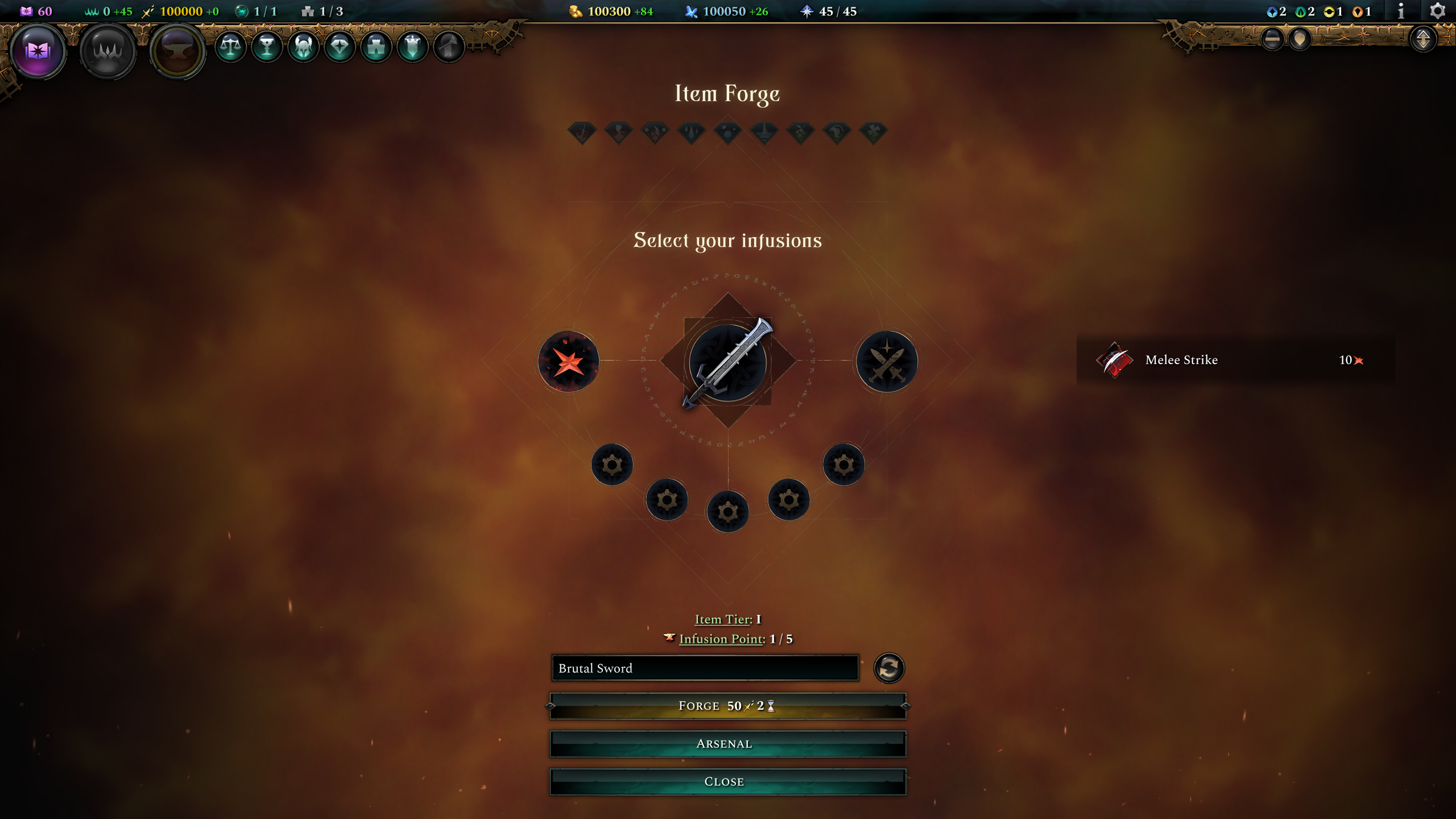Image resolution: width=1456 pixels, height=819 pixels.
Task: Select the crossed swords infusion slot
Action: [887, 362]
